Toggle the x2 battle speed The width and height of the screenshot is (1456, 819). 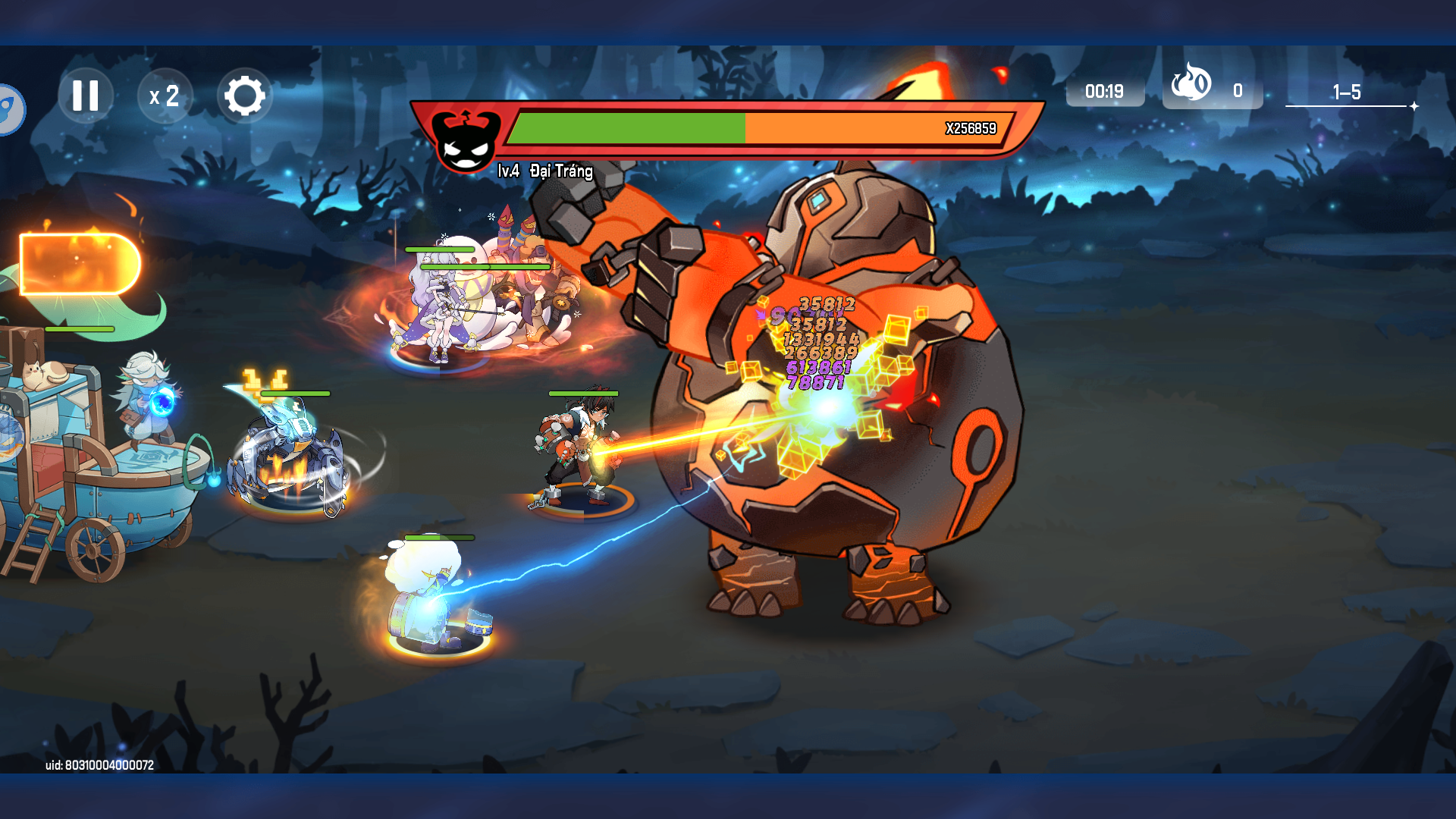[x=165, y=96]
